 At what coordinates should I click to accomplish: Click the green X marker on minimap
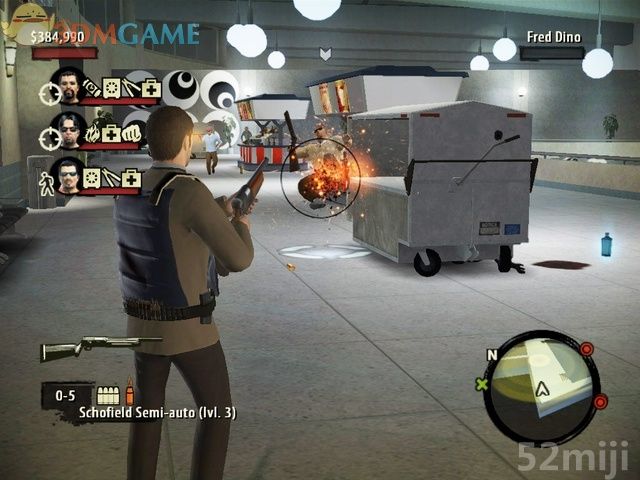click(x=482, y=384)
